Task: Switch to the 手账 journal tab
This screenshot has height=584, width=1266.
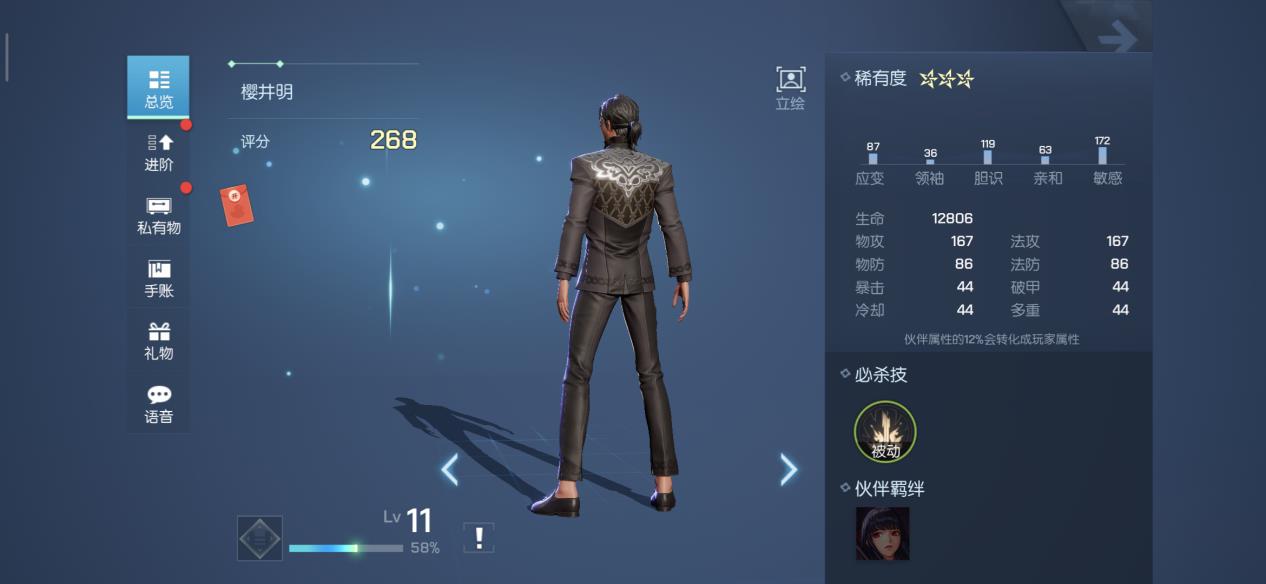Action: coord(158,277)
